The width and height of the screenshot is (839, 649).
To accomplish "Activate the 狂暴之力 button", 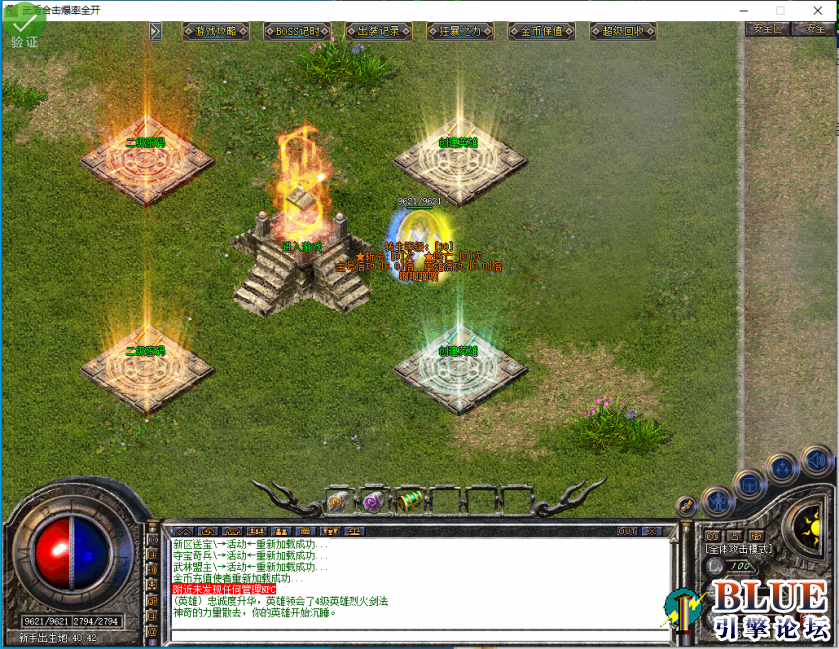I will coord(460,31).
